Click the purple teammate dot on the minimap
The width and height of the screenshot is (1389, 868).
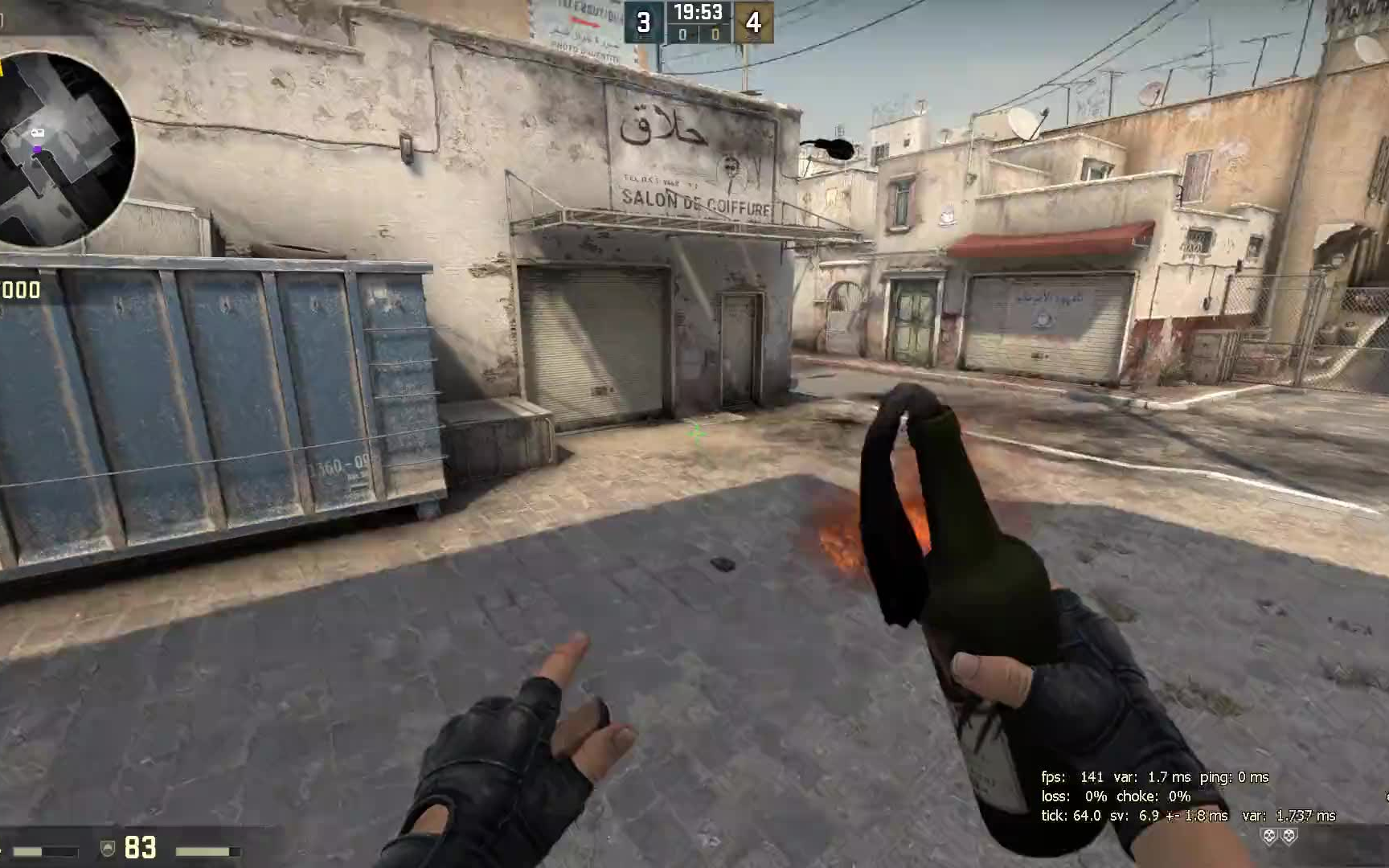click(37, 148)
